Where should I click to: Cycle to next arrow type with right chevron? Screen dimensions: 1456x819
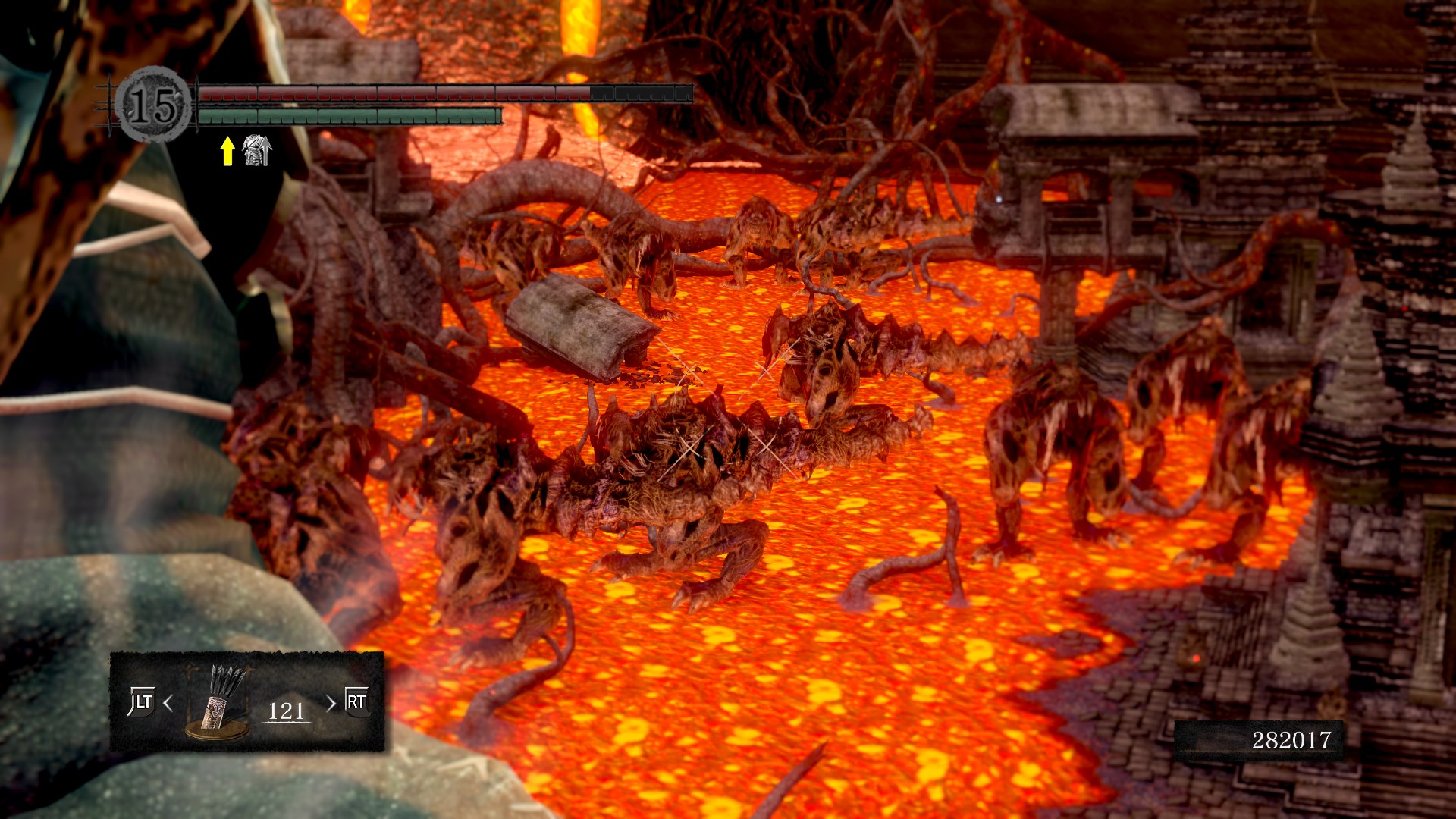click(331, 703)
